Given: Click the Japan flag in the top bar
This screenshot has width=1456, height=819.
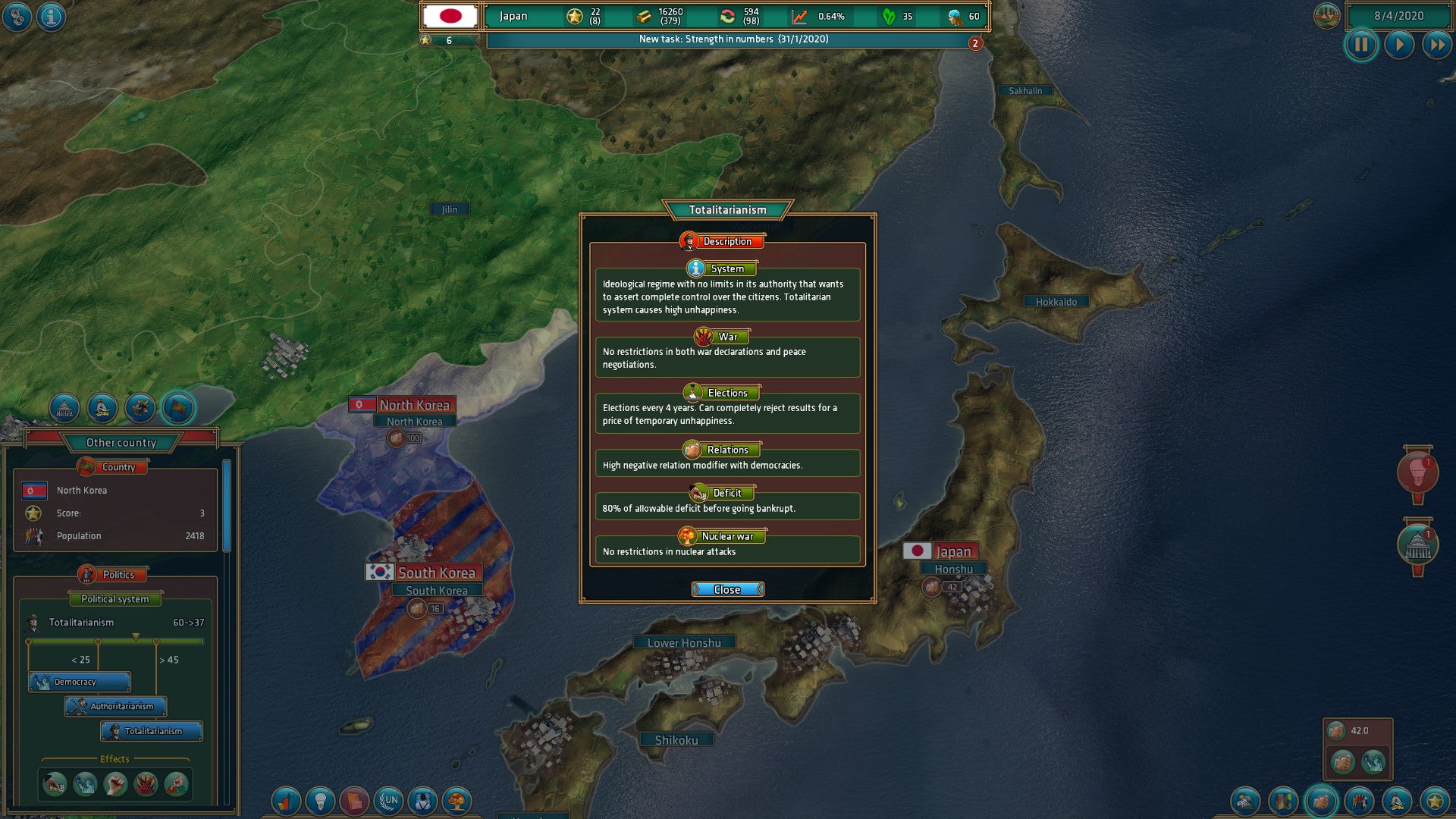Looking at the screenshot, I should [450, 16].
